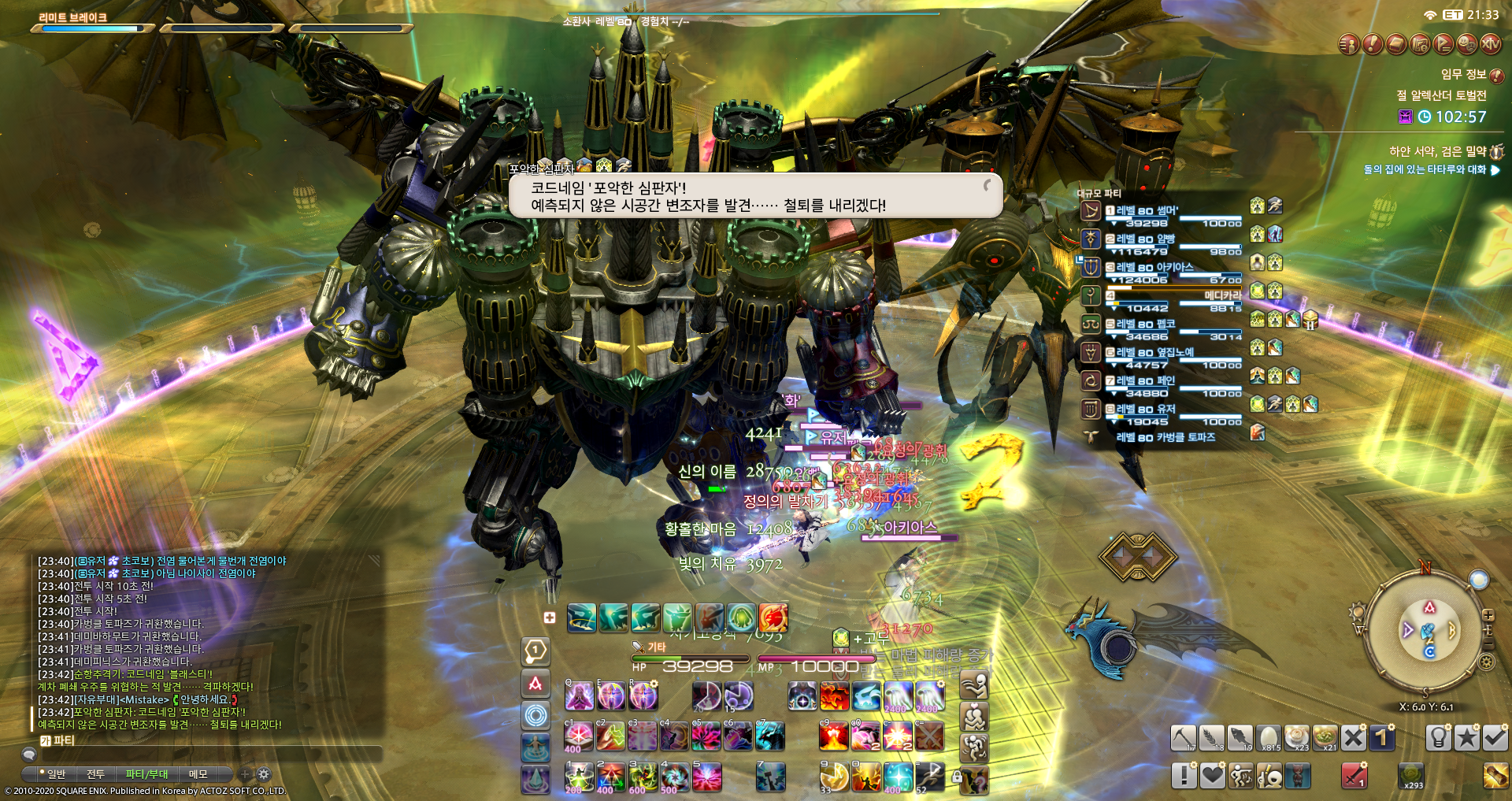Open the XIV system menu icon
Screen dimensions: 1512x801
click(x=1490, y=44)
